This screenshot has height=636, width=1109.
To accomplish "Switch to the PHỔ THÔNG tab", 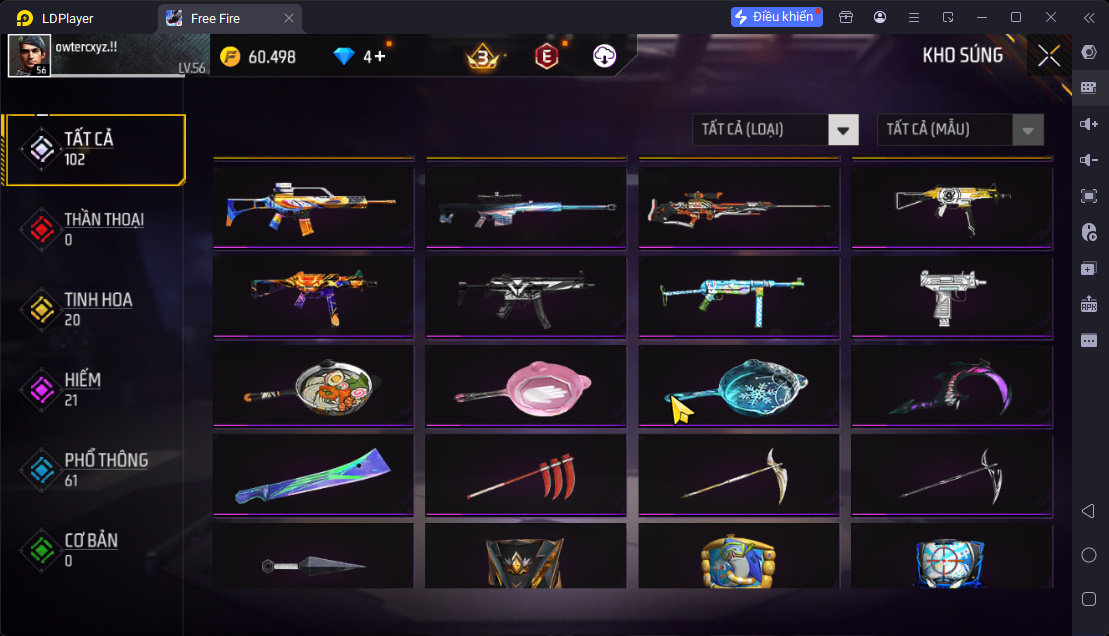I will click(x=94, y=469).
